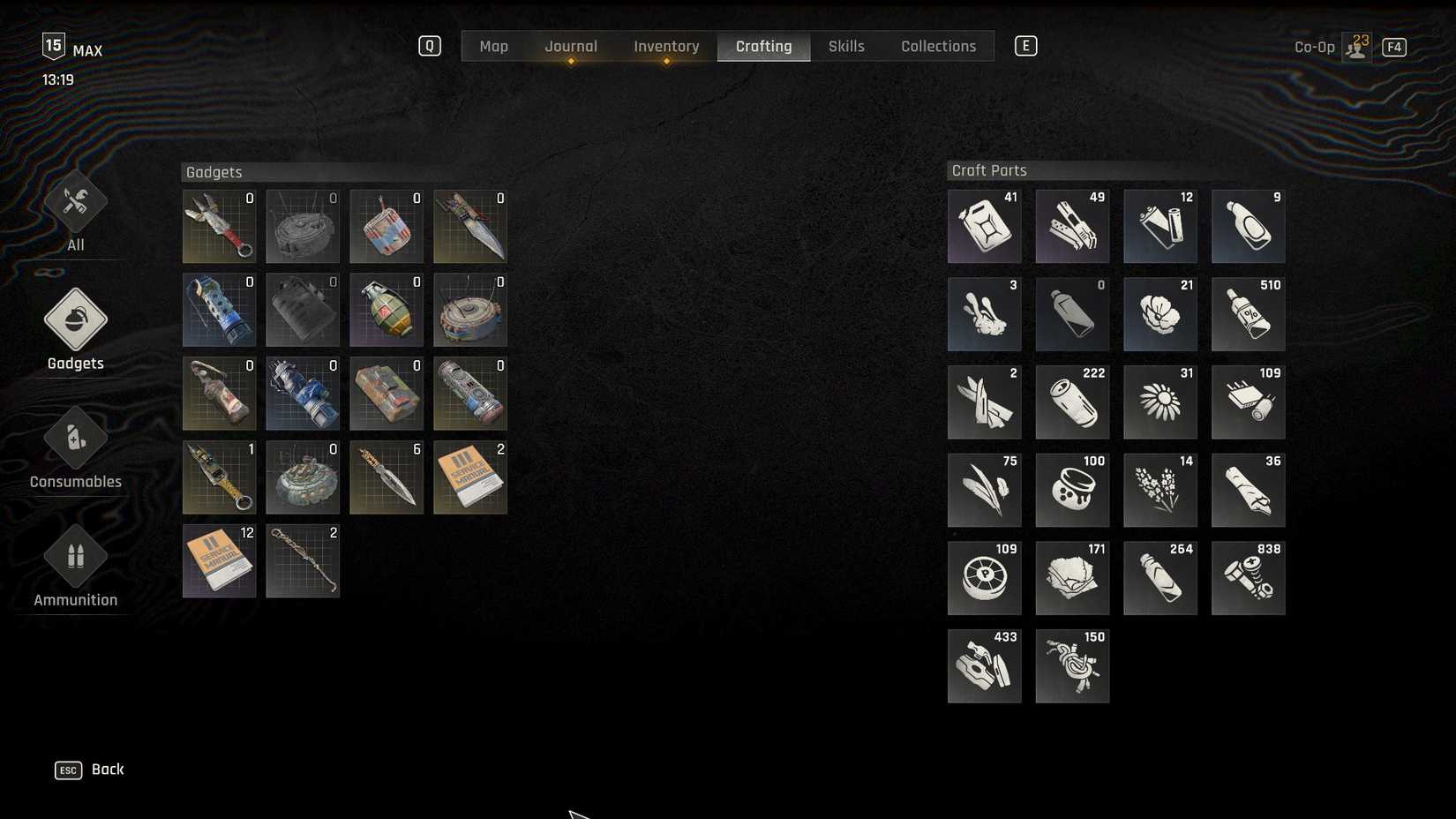The image size is (1456, 819).
Task: Select the grenade gadget blueprint
Action: 387,310
